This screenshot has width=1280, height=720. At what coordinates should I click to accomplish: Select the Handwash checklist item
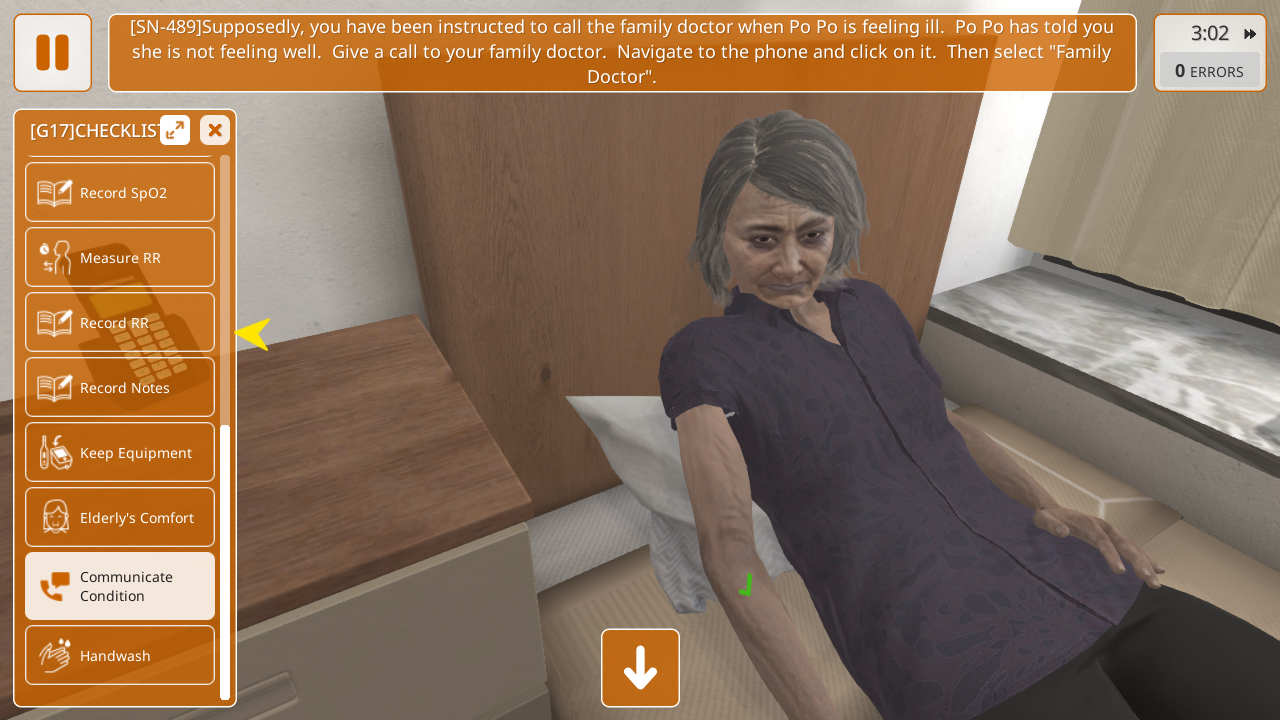[120, 655]
